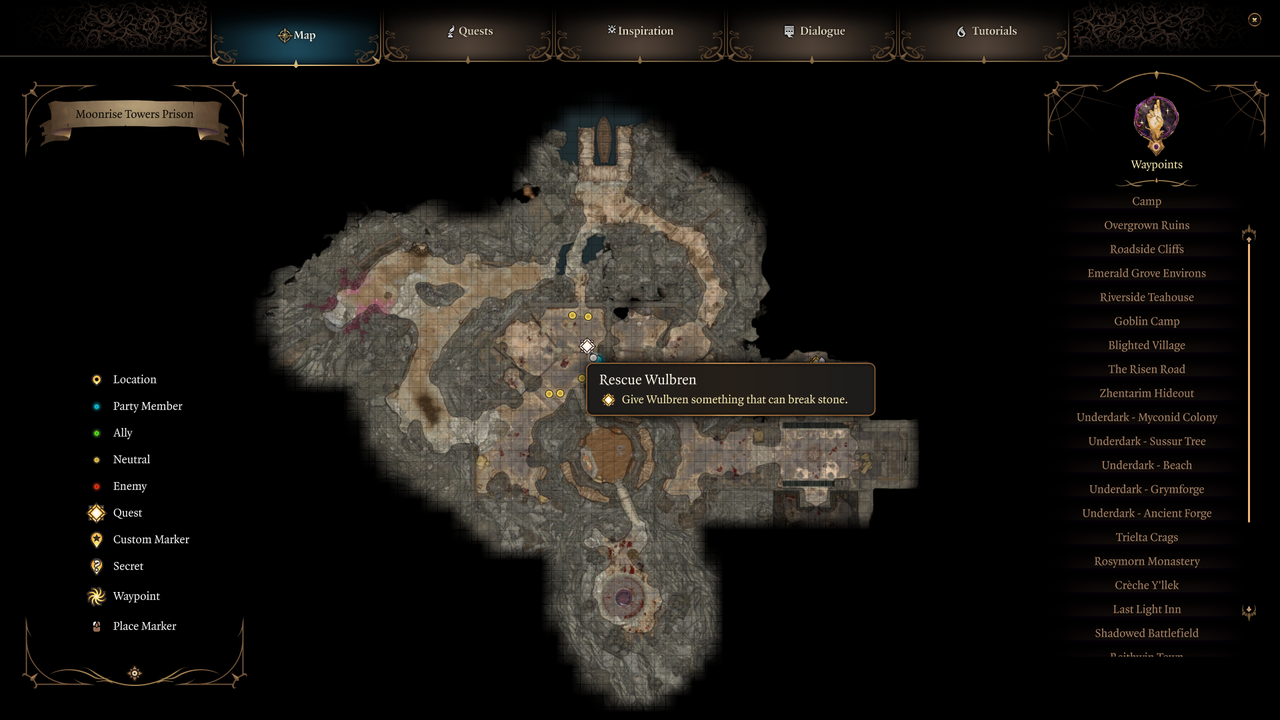Show the Tutorials tab

tap(986, 31)
